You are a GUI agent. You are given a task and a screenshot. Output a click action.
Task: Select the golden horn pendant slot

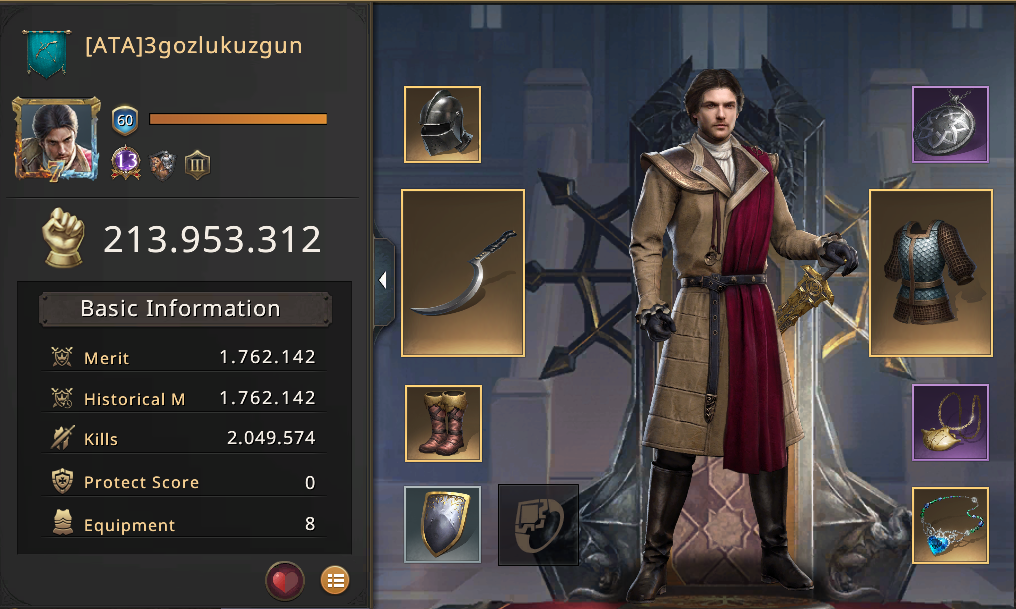click(950, 422)
